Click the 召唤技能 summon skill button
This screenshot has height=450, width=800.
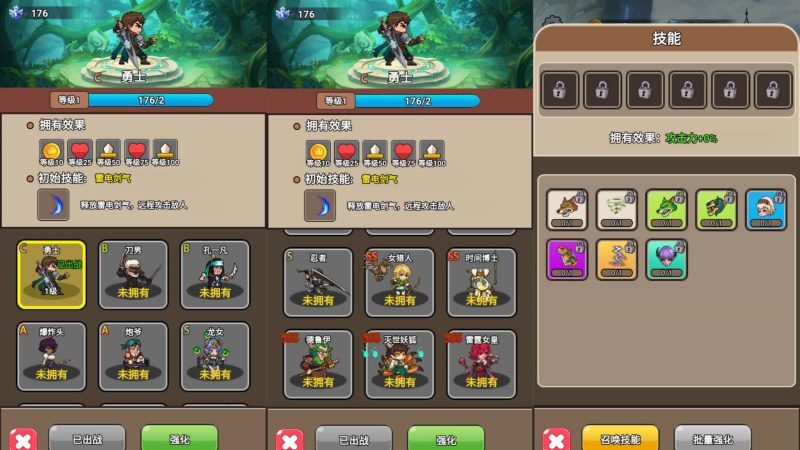click(620, 439)
